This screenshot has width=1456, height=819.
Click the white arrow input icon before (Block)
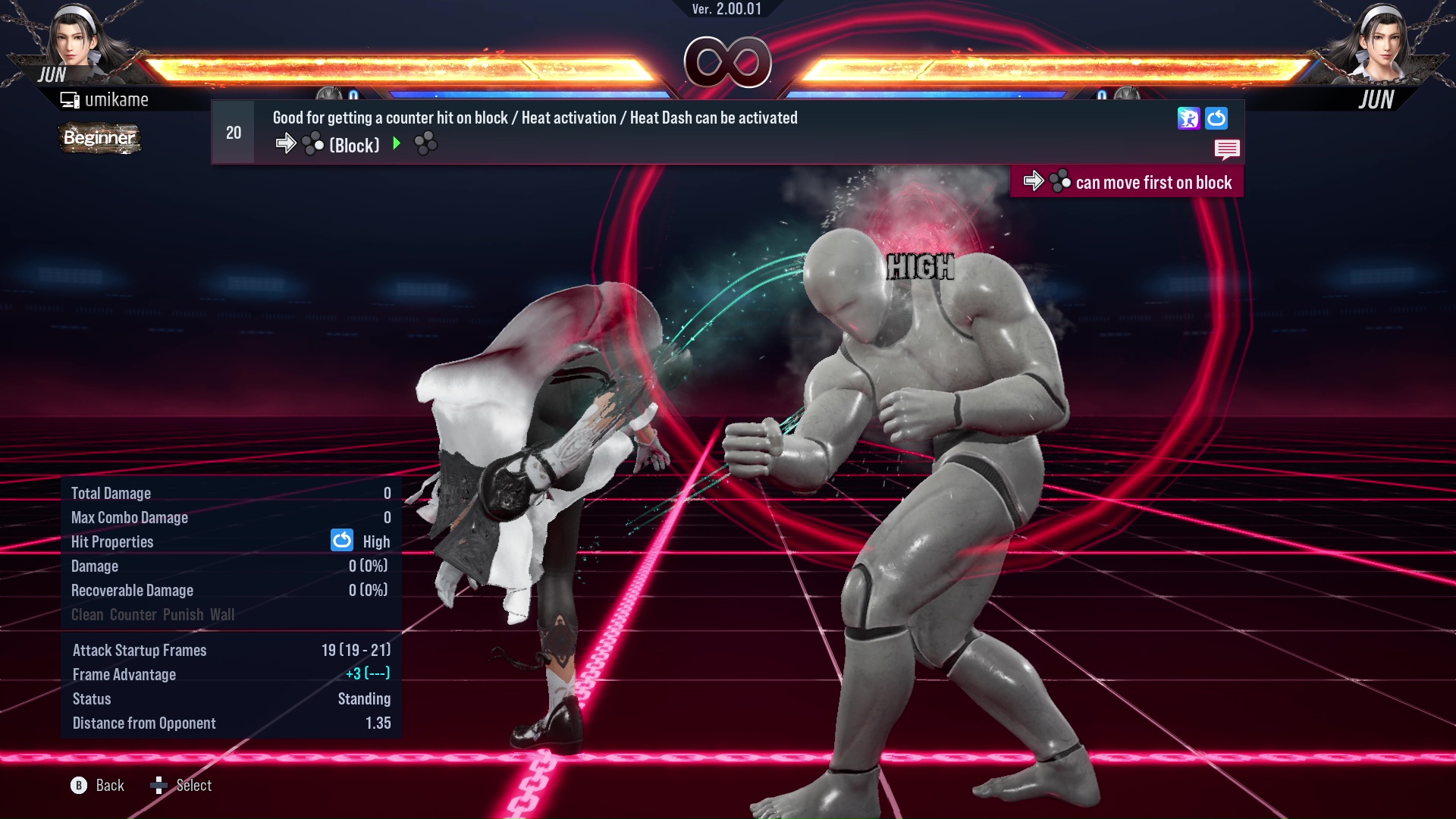(x=287, y=143)
